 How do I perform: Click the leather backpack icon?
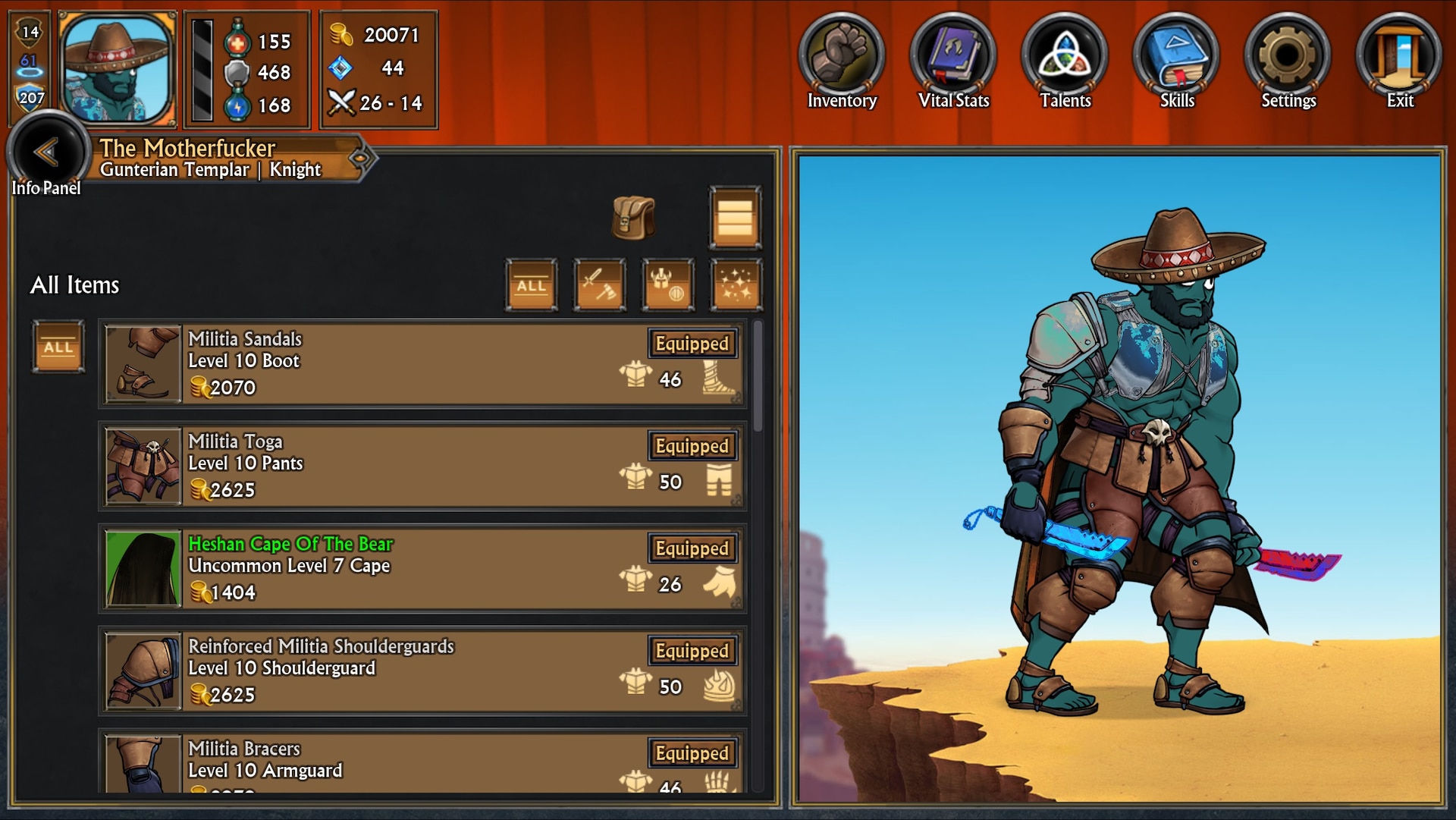coord(632,218)
